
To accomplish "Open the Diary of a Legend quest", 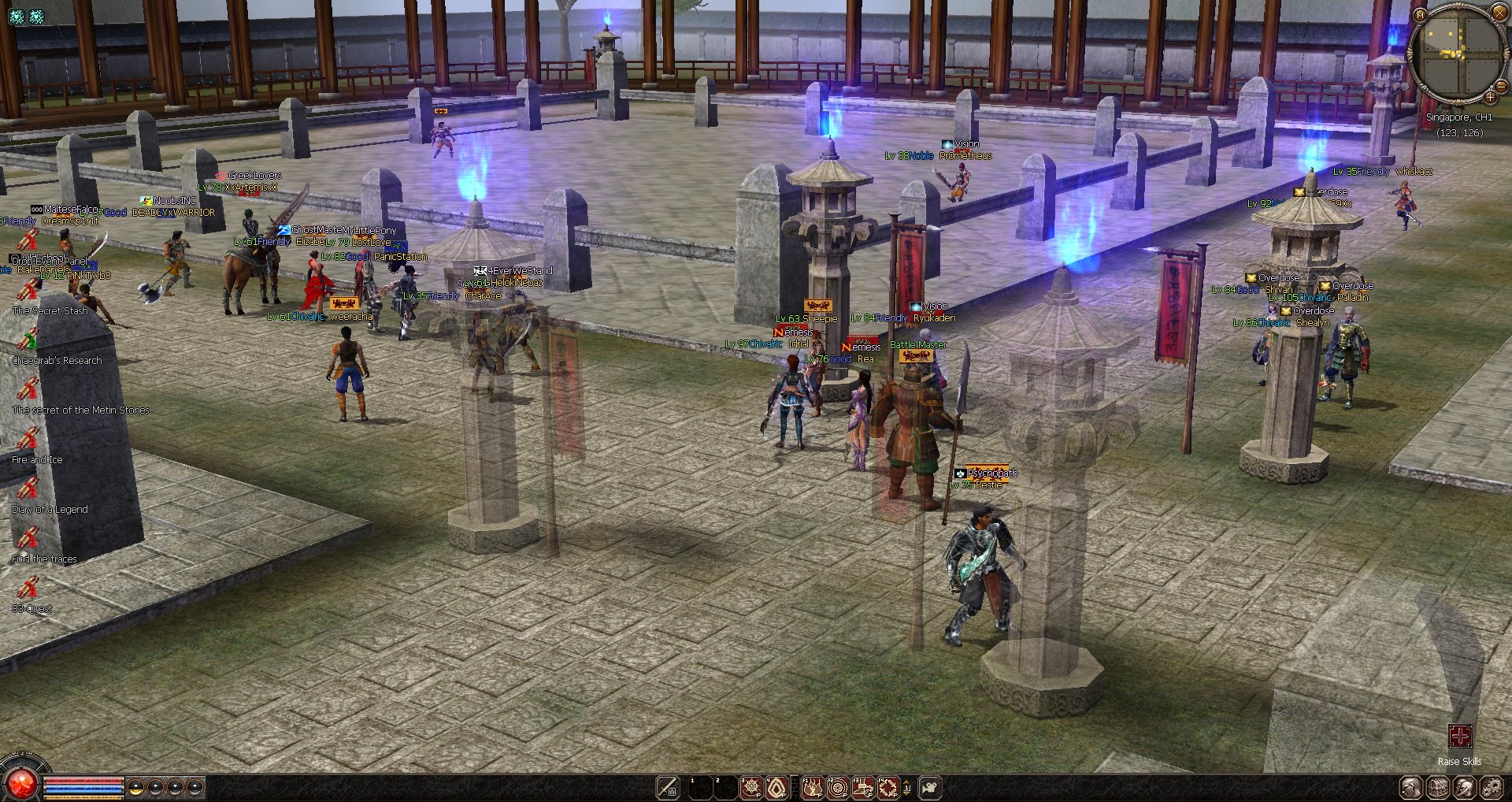I will click(28, 489).
